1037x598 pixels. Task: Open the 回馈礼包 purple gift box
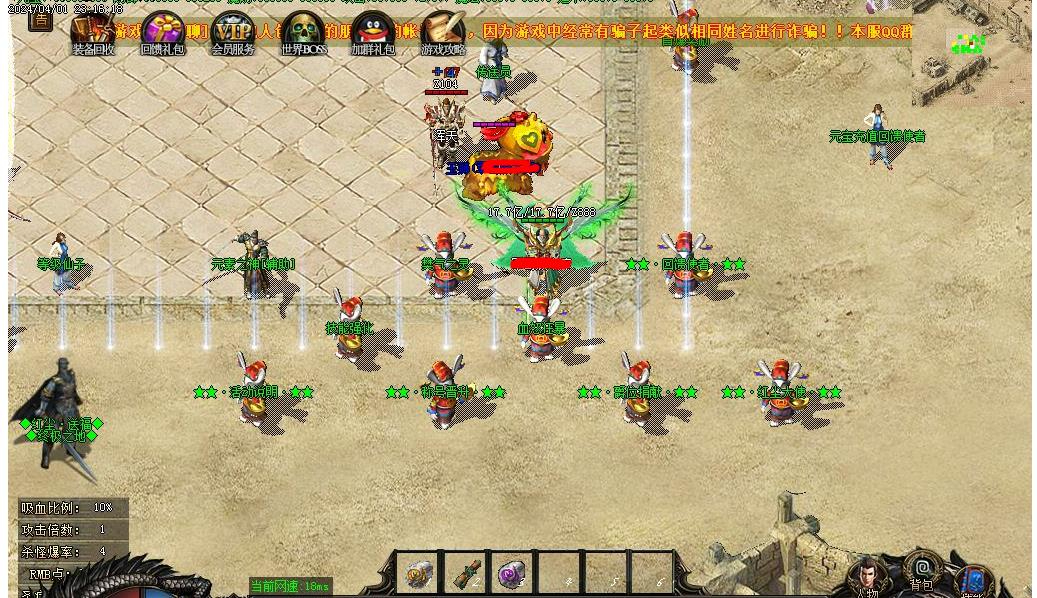[162, 31]
